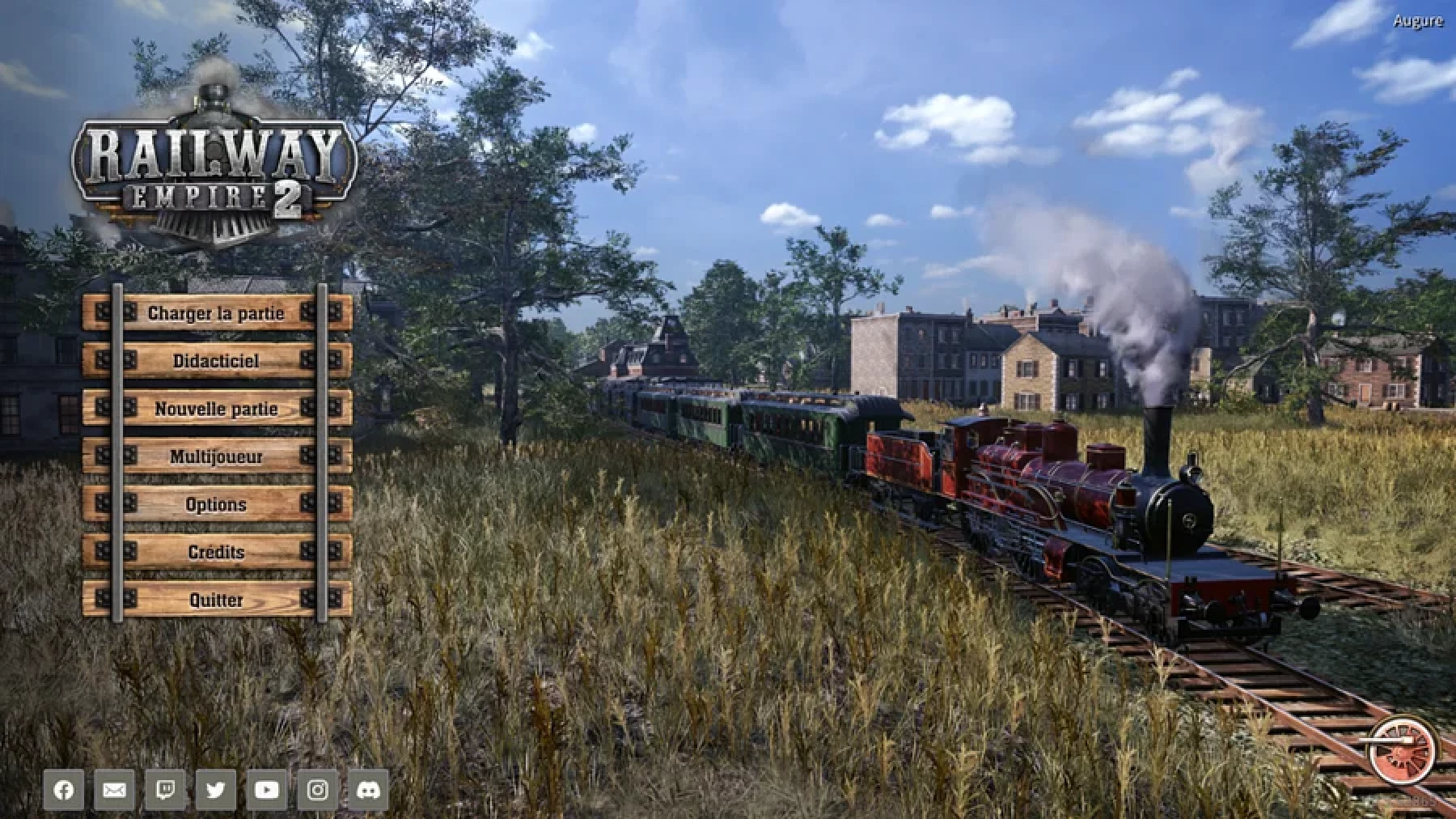Open the Multijoueur menu
This screenshot has width=1456, height=819.
216,456
